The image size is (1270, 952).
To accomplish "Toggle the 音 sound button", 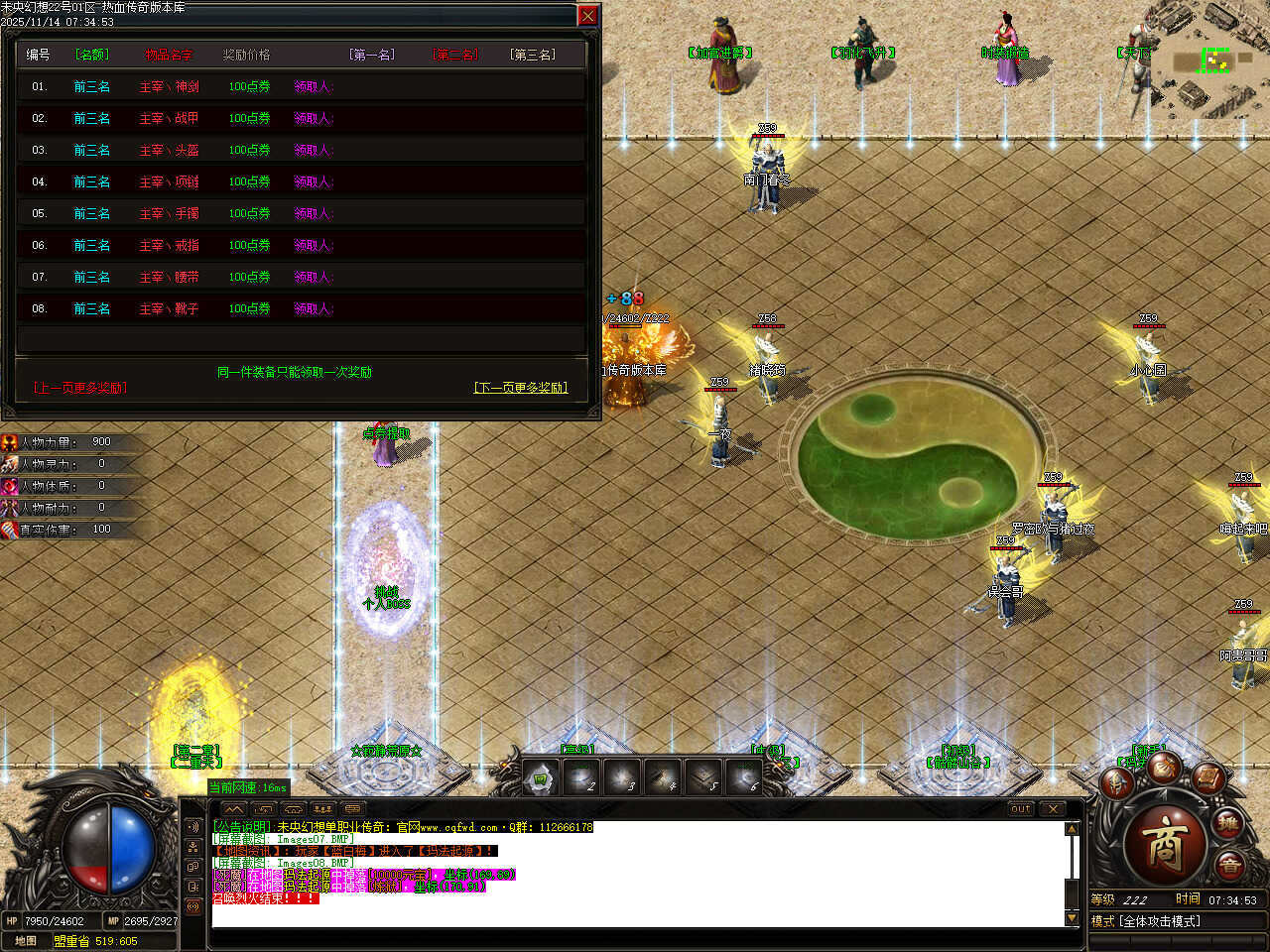I will click(1230, 867).
